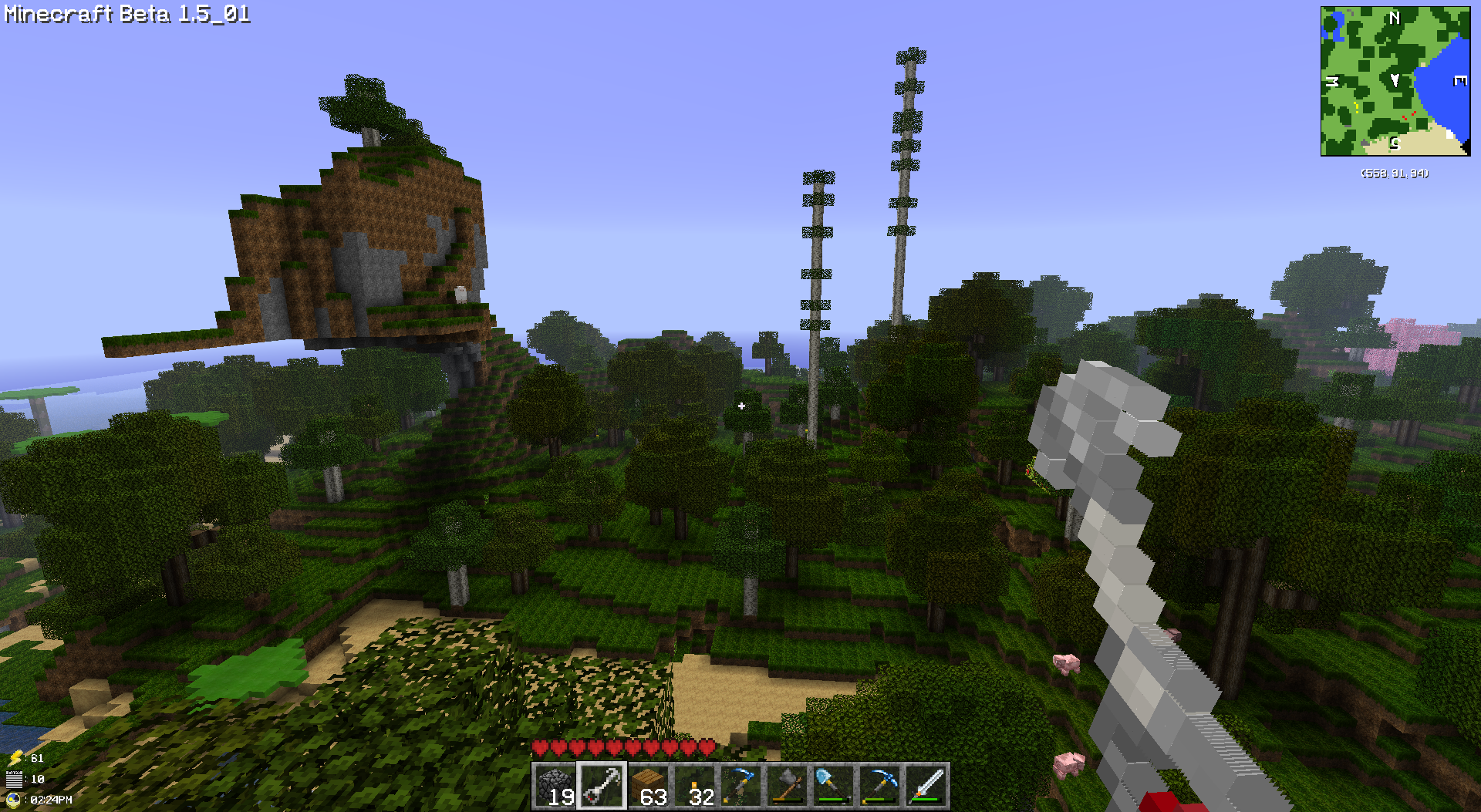Viewport: 1481px width, 812px height.
Task: Select the wrench hotbar slot
Action: pos(602,786)
